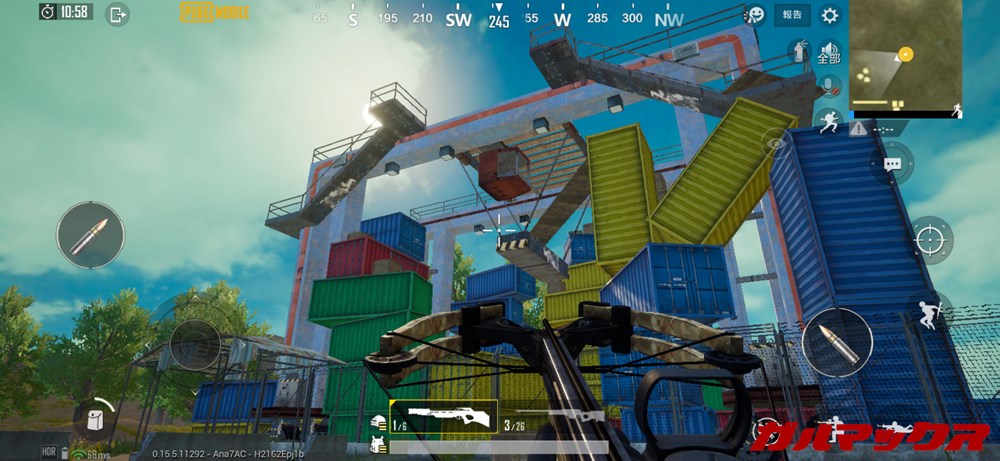Expand the minimap
The width and height of the screenshot is (1000, 461).
[x=906, y=60]
